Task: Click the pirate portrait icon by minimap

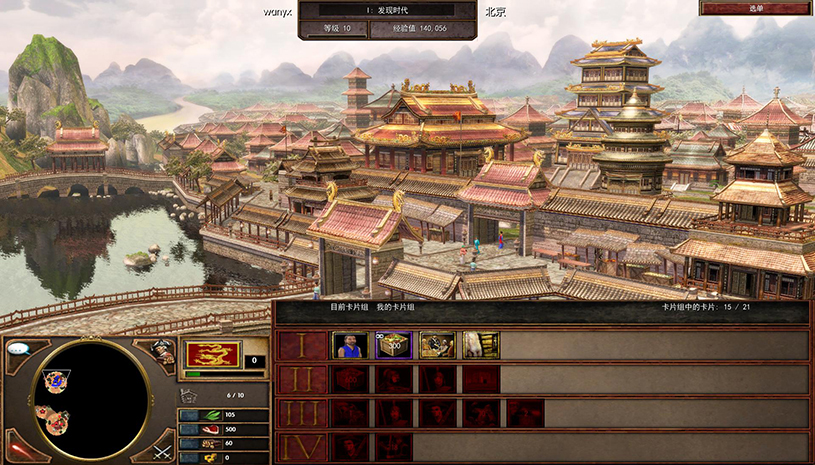Action: pos(163,350)
